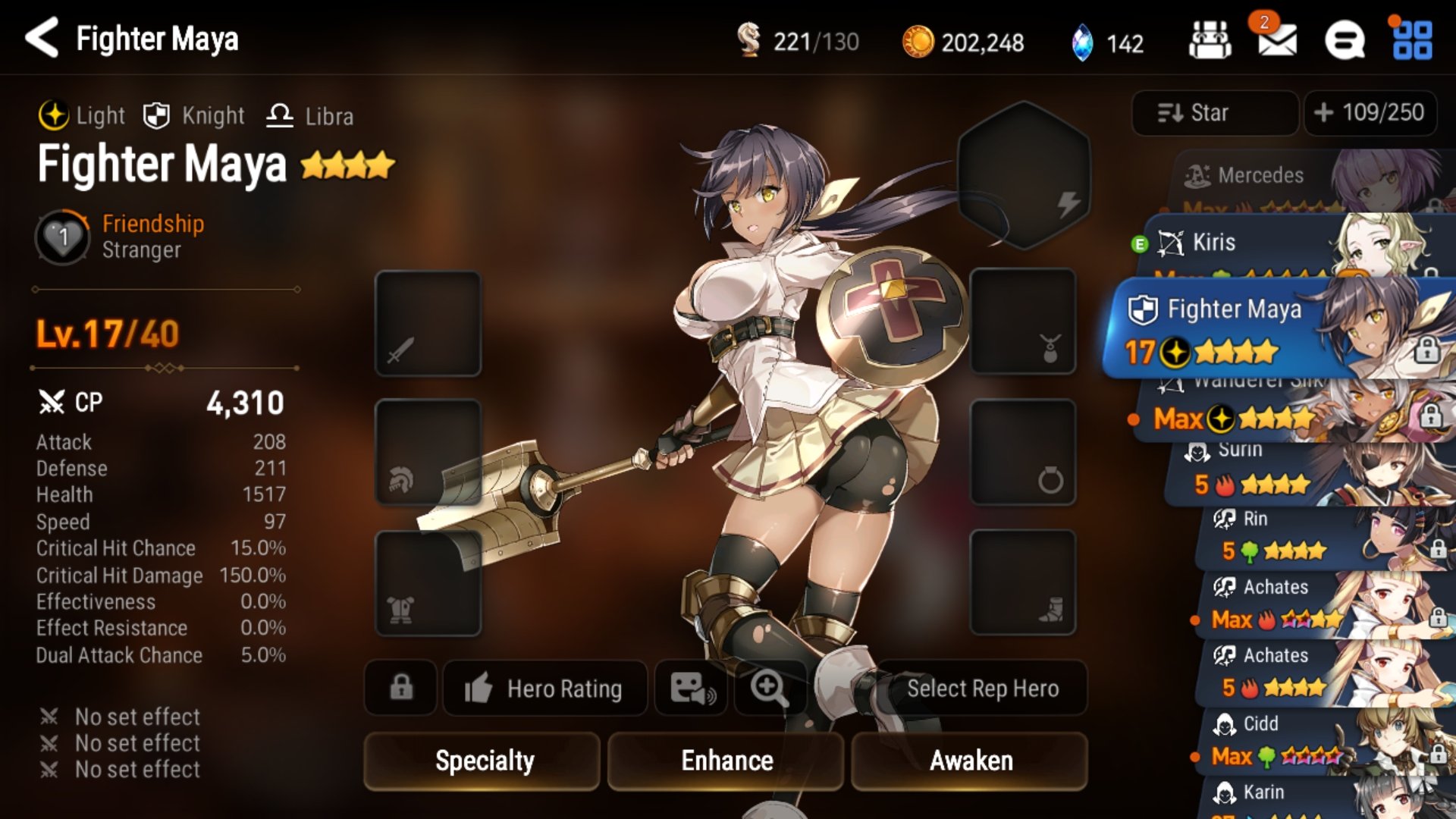Image resolution: width=1456 pixels, height=819 pixels.
Task: Expand hero inventory at 109/250
Action: click(1370, 113)
